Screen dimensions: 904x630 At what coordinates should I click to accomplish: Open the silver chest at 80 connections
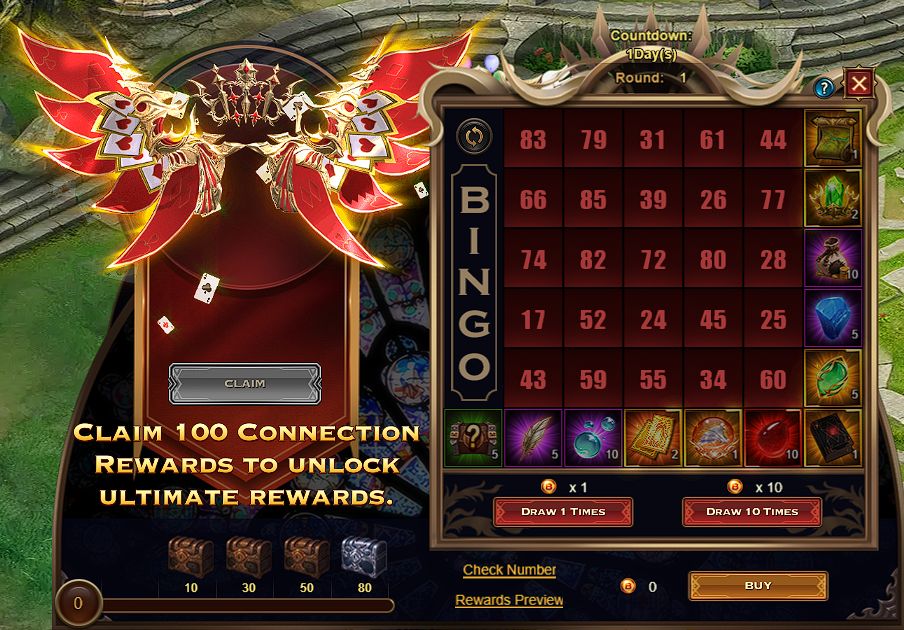[x=364, y=557]
